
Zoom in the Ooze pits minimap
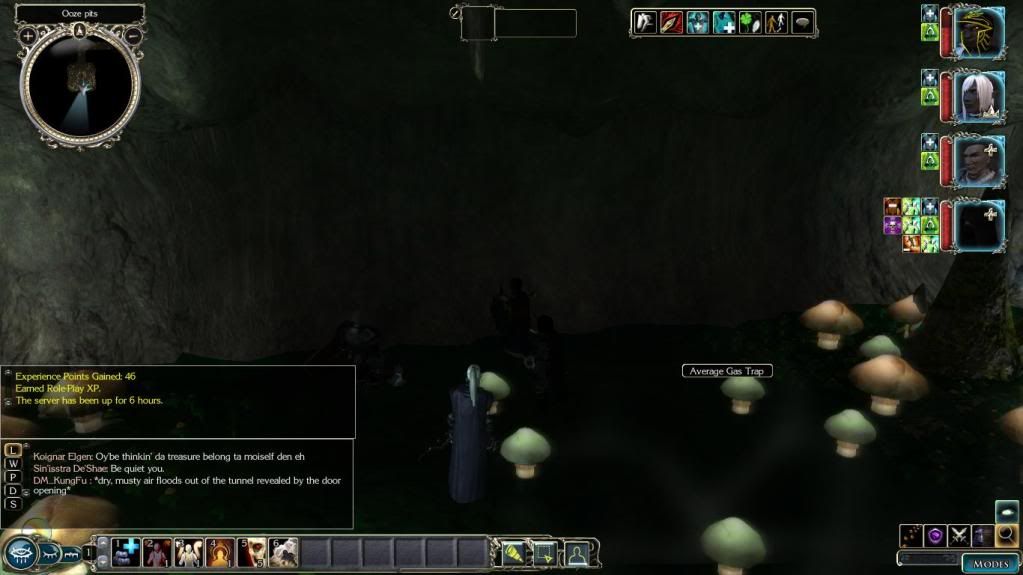point(27,35)
